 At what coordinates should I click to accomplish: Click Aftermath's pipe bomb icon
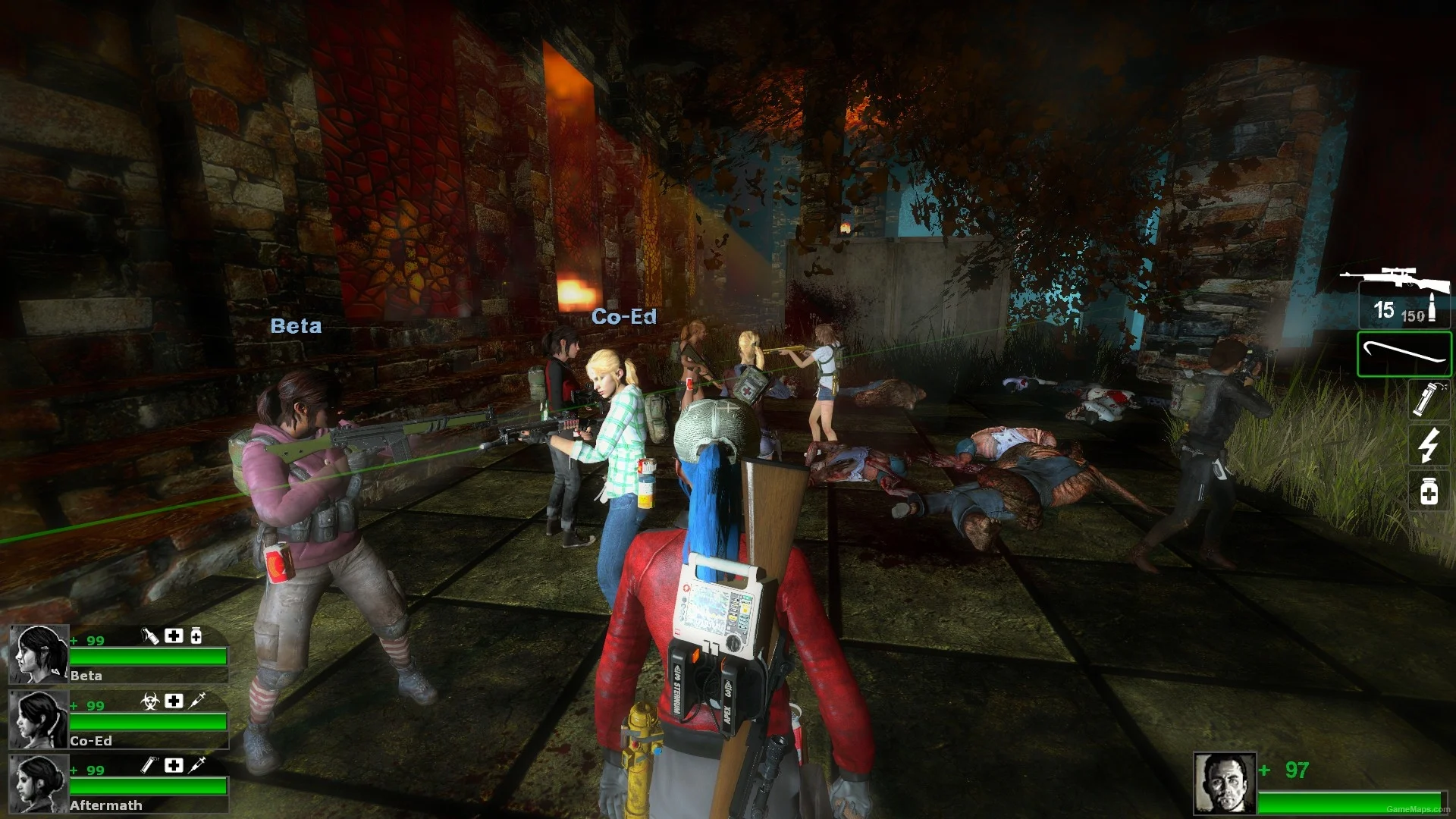tap(149, 765)
